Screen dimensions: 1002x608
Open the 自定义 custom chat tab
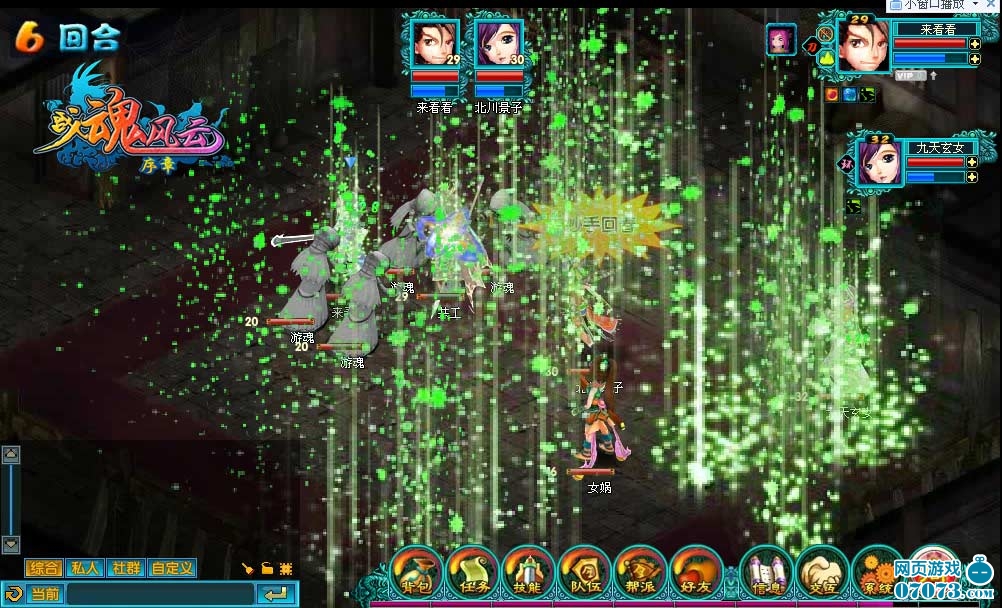point(172,568)
